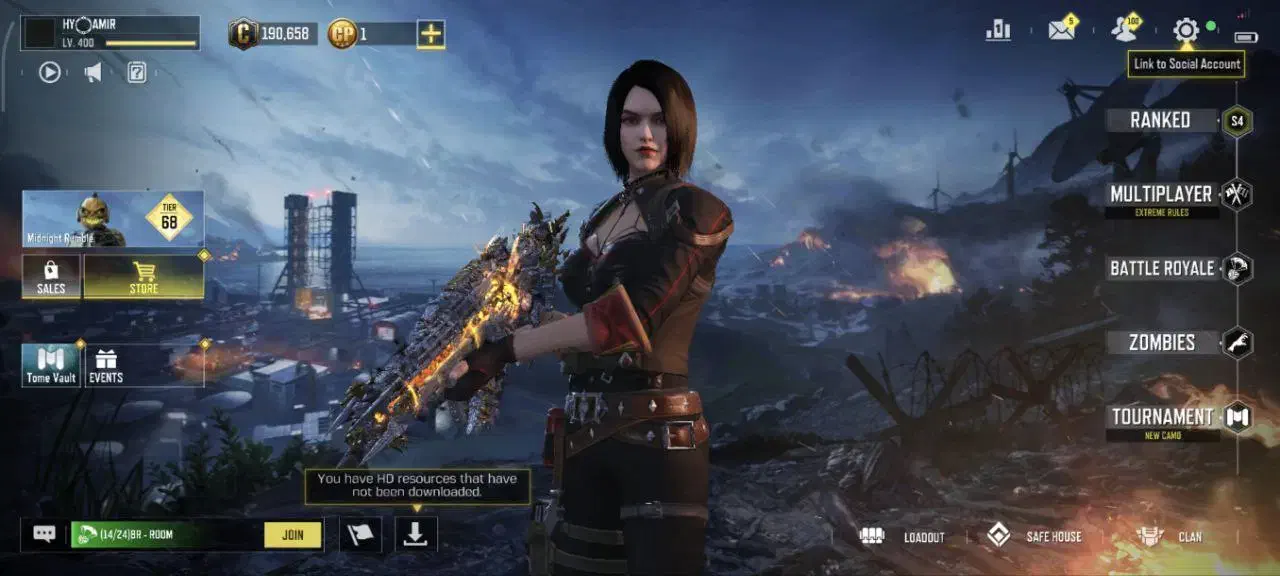Open the Midnight Rumble battle pass banner

(x=113, y=219)
